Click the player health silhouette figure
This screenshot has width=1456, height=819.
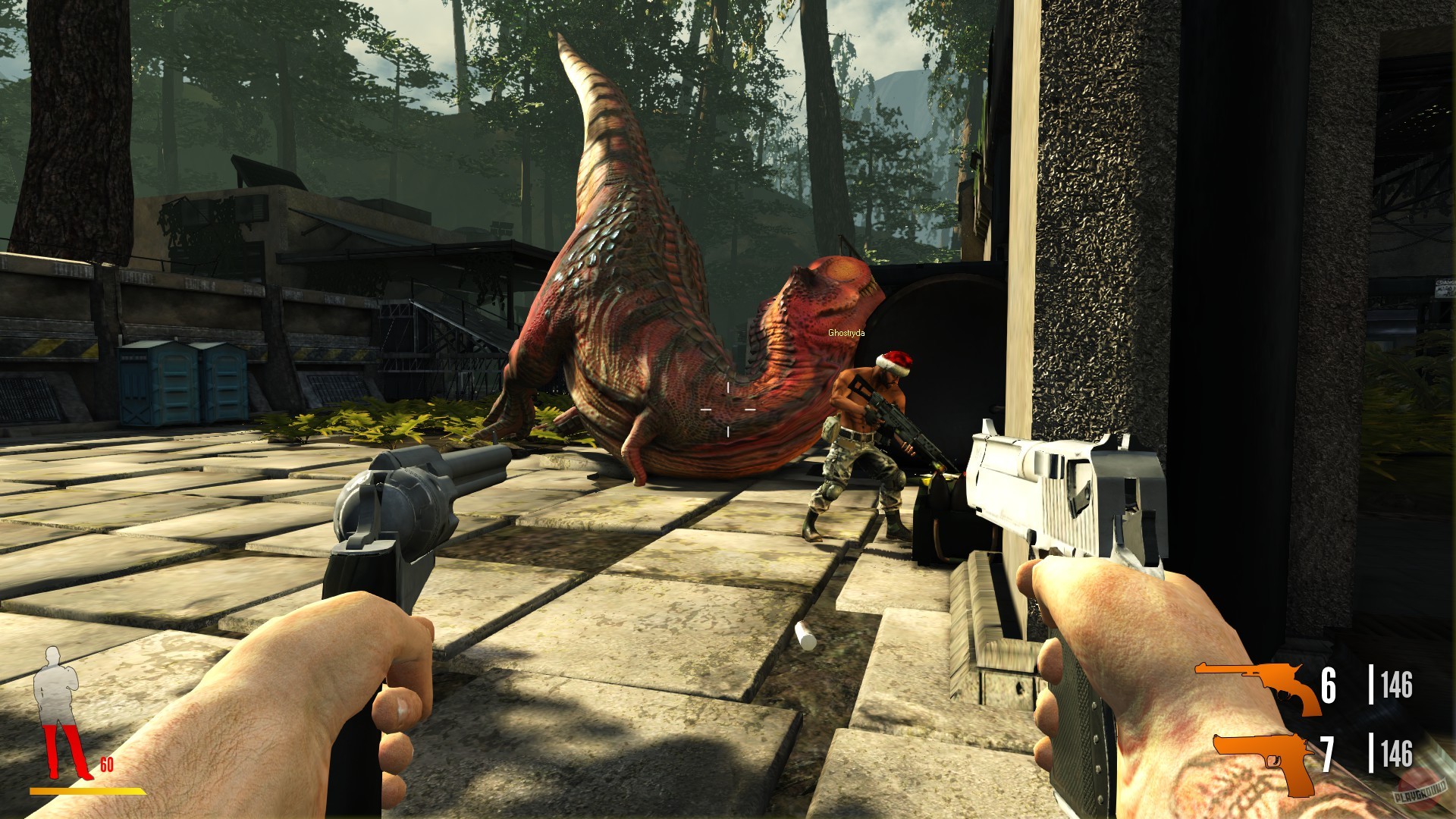tap(56, 692)
